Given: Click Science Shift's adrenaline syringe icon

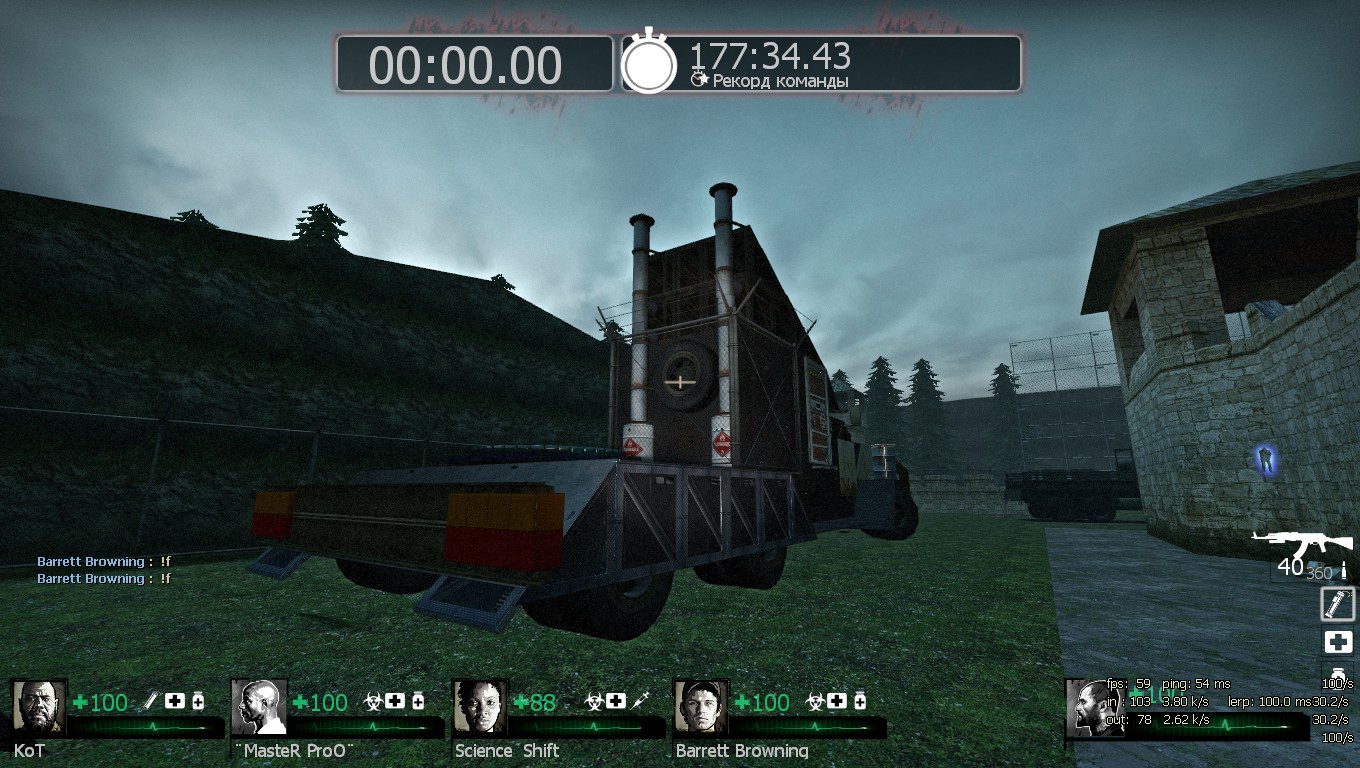Looking at the screenshot, I should point(640,701).
